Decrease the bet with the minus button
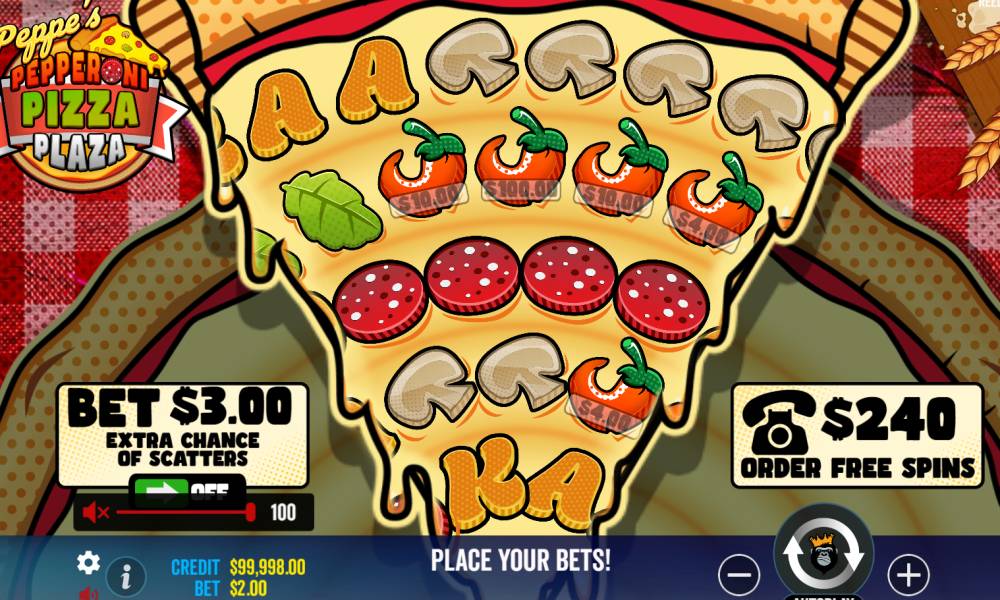Screen dimensions: 1000x600 pyautogui.click(x=739, y=575)
